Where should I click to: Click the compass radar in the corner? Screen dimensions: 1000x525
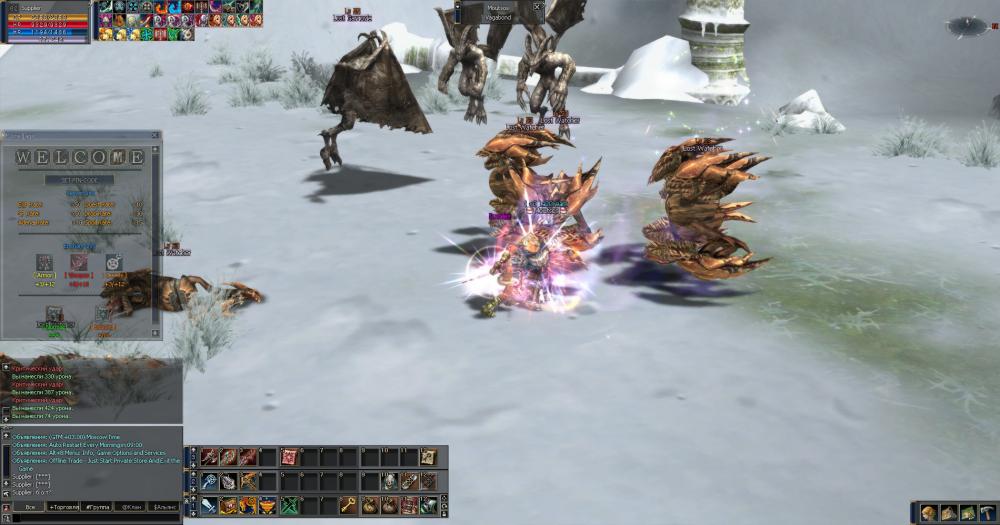tap(967, 26)
